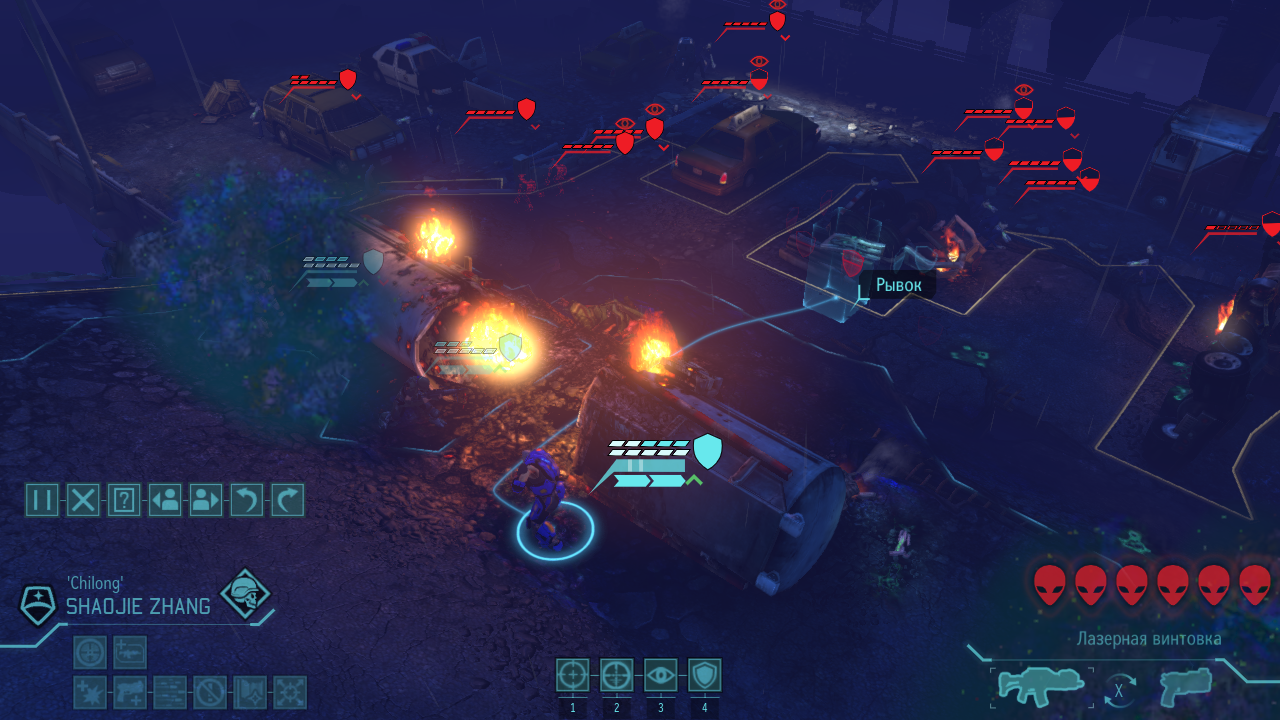
Task: Click the left-curving rotate camera arrow
Action: coord(247,499)
